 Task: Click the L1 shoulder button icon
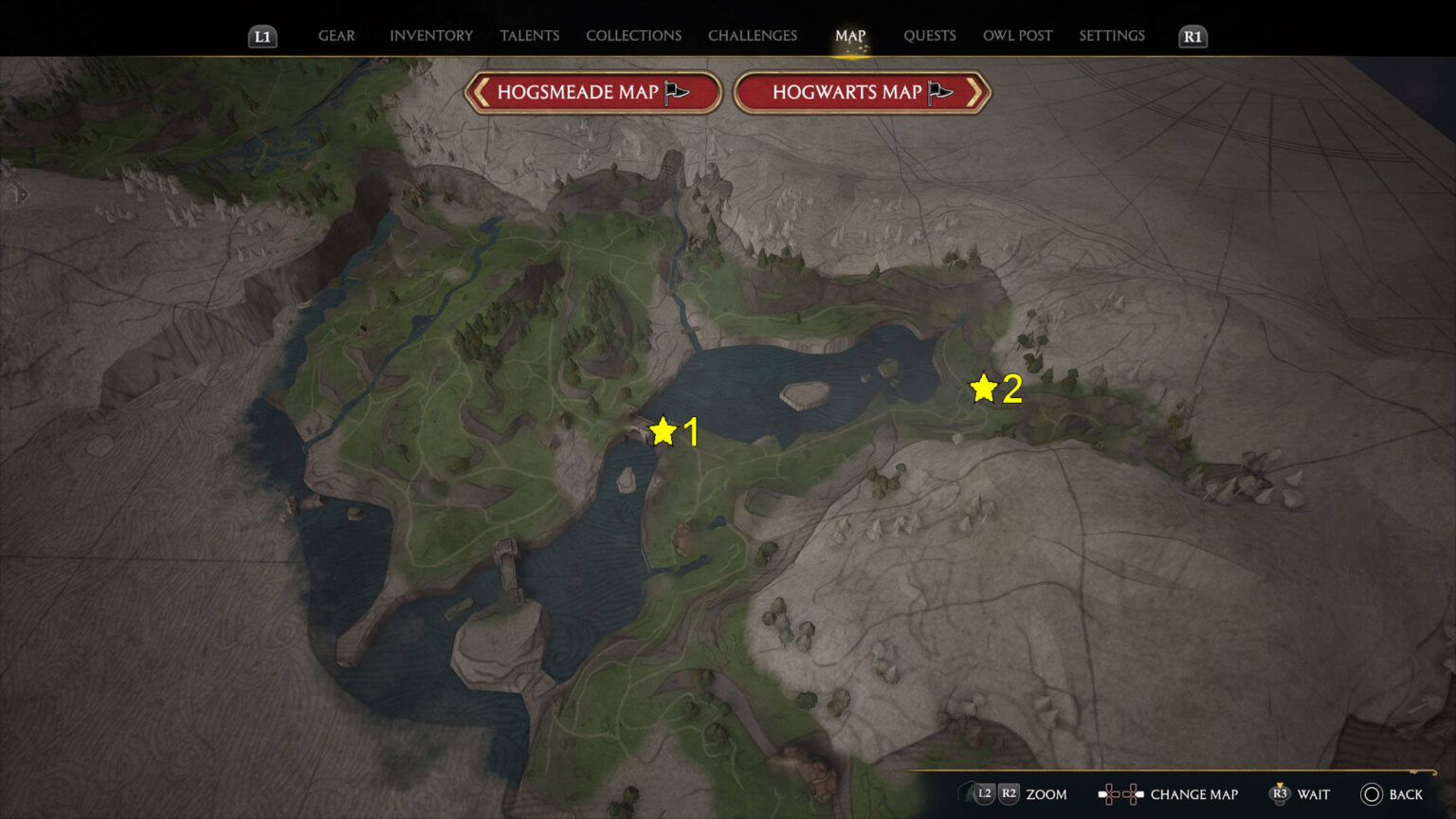click(263, 37)
